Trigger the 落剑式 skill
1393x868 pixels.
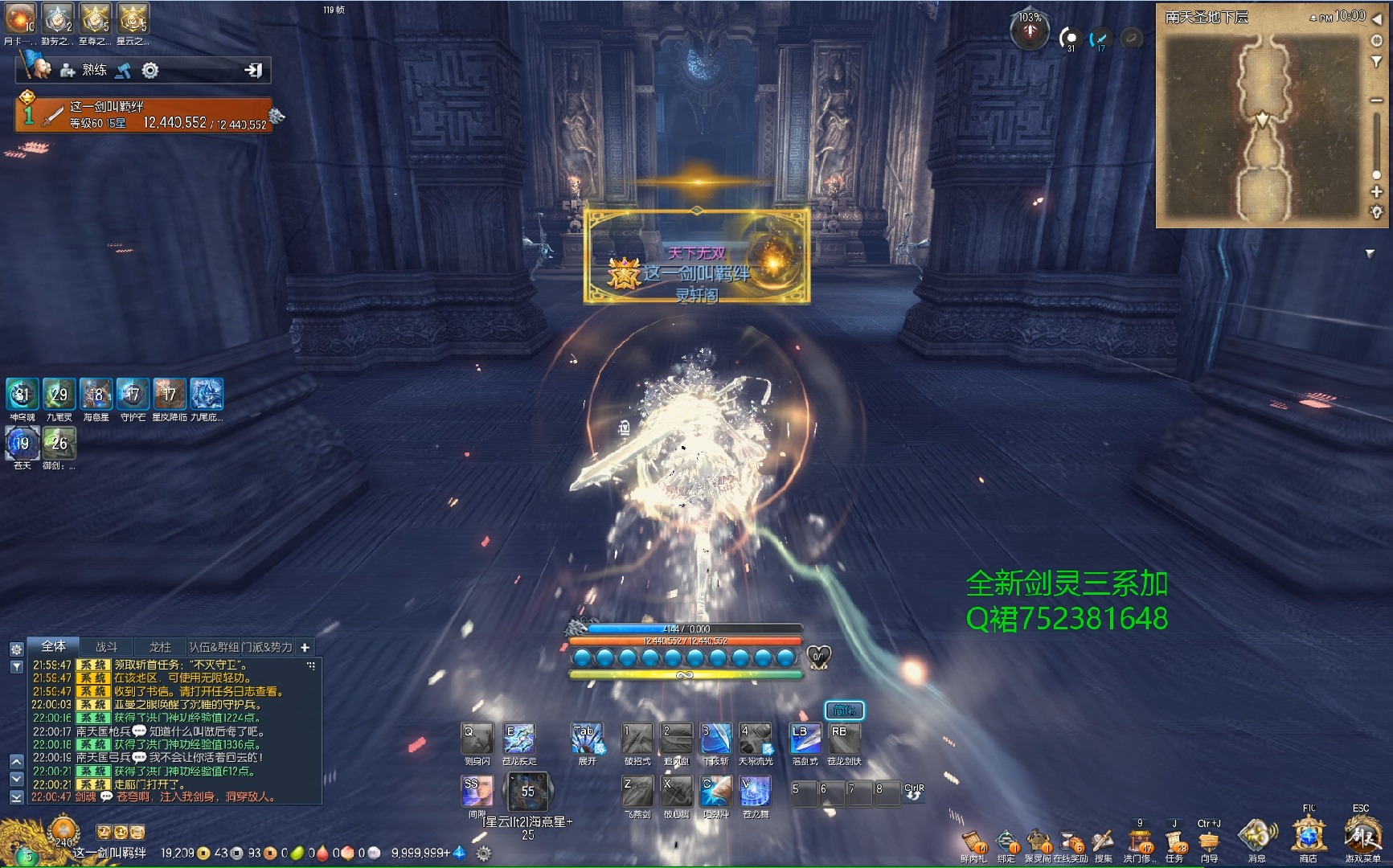pyautogui.click(x=805, y=739)
